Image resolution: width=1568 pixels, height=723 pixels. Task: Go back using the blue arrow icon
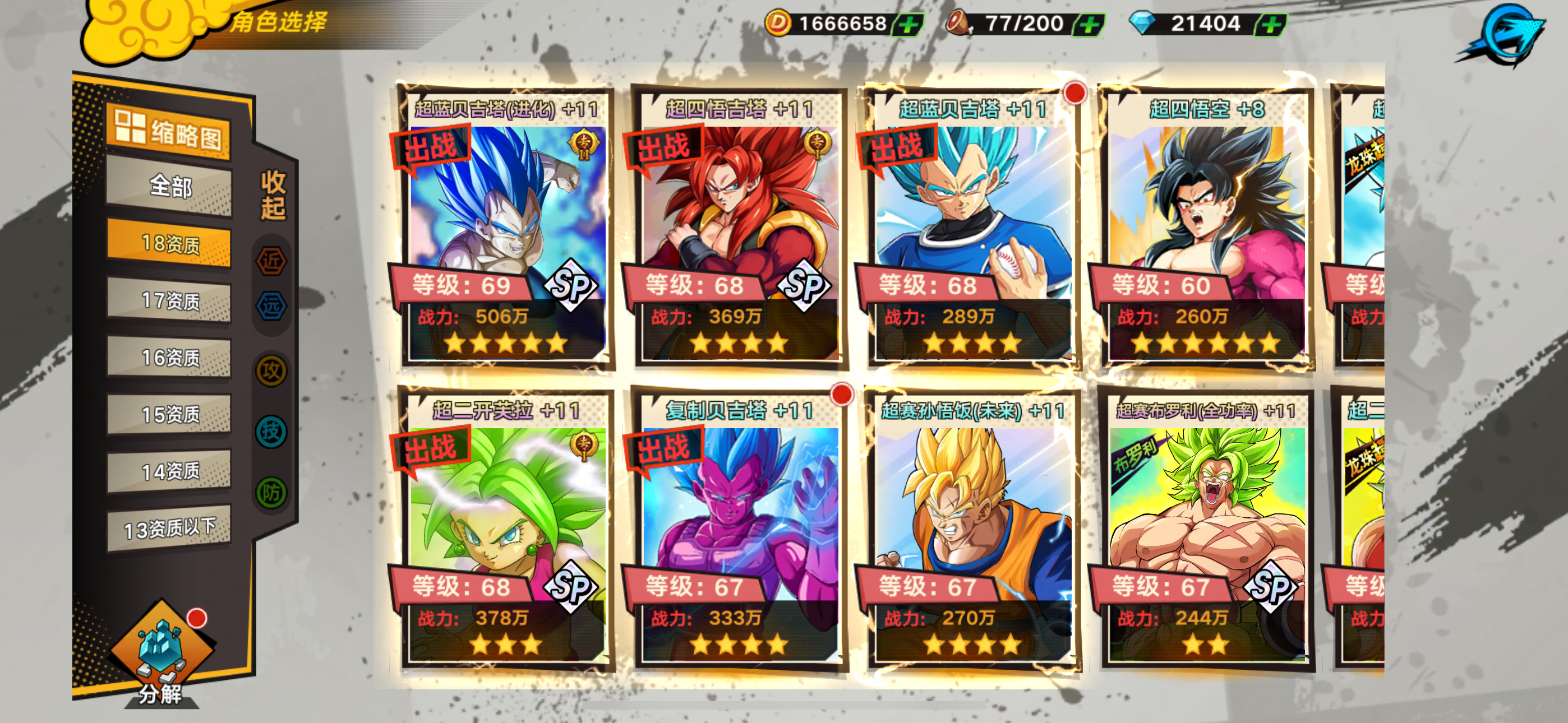pos(1505,34)
